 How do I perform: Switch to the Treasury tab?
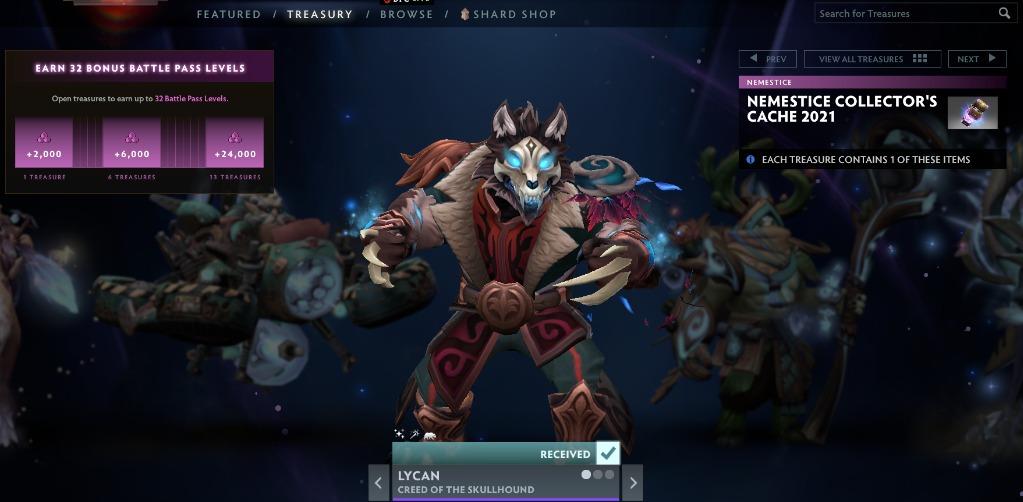[319, 14]
